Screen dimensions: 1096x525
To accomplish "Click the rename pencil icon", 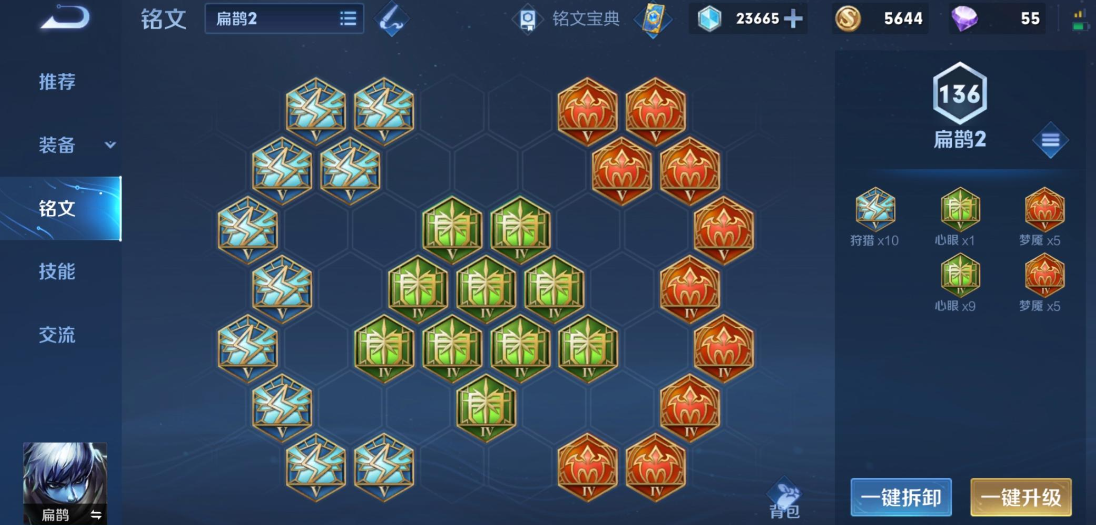I will 392,19.
